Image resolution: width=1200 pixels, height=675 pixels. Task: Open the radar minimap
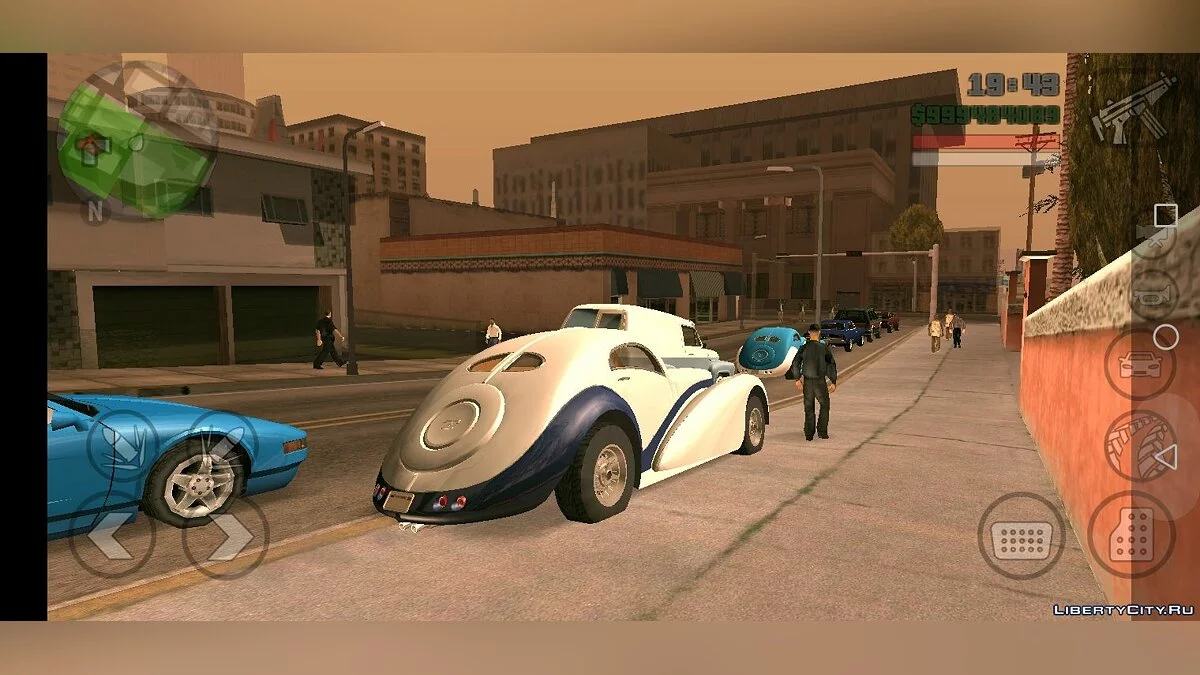pyautogui.click(x=136, y=140)
